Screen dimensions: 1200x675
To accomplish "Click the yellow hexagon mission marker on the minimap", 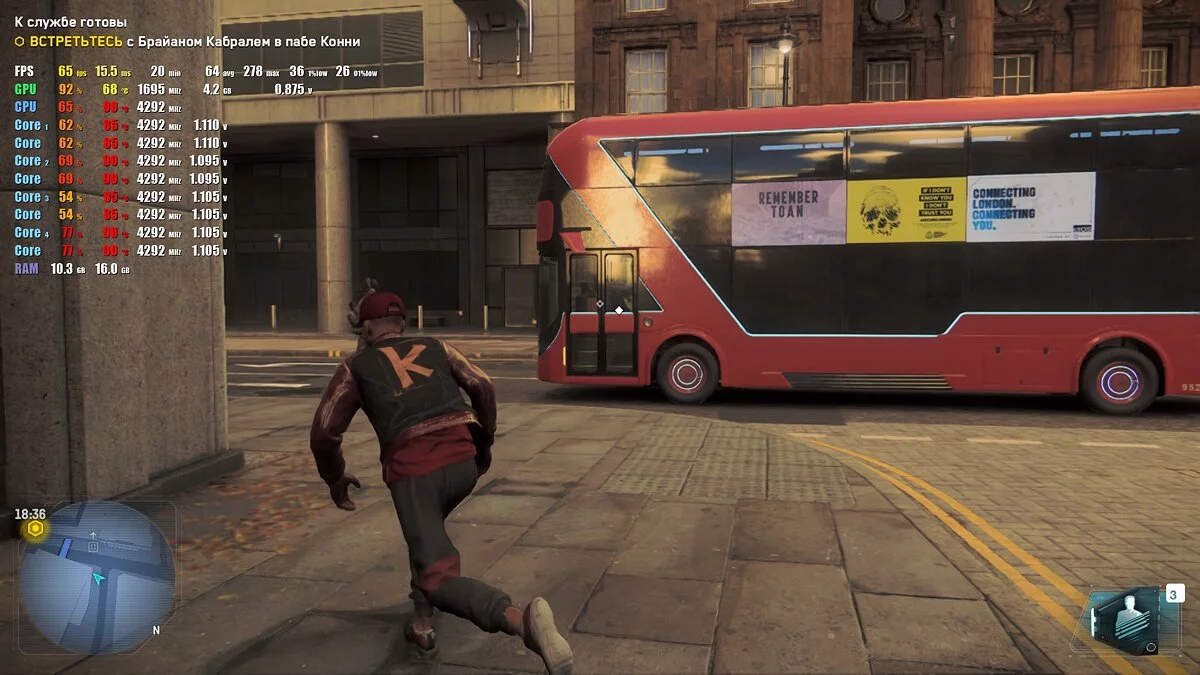I will tap(35, 528).
